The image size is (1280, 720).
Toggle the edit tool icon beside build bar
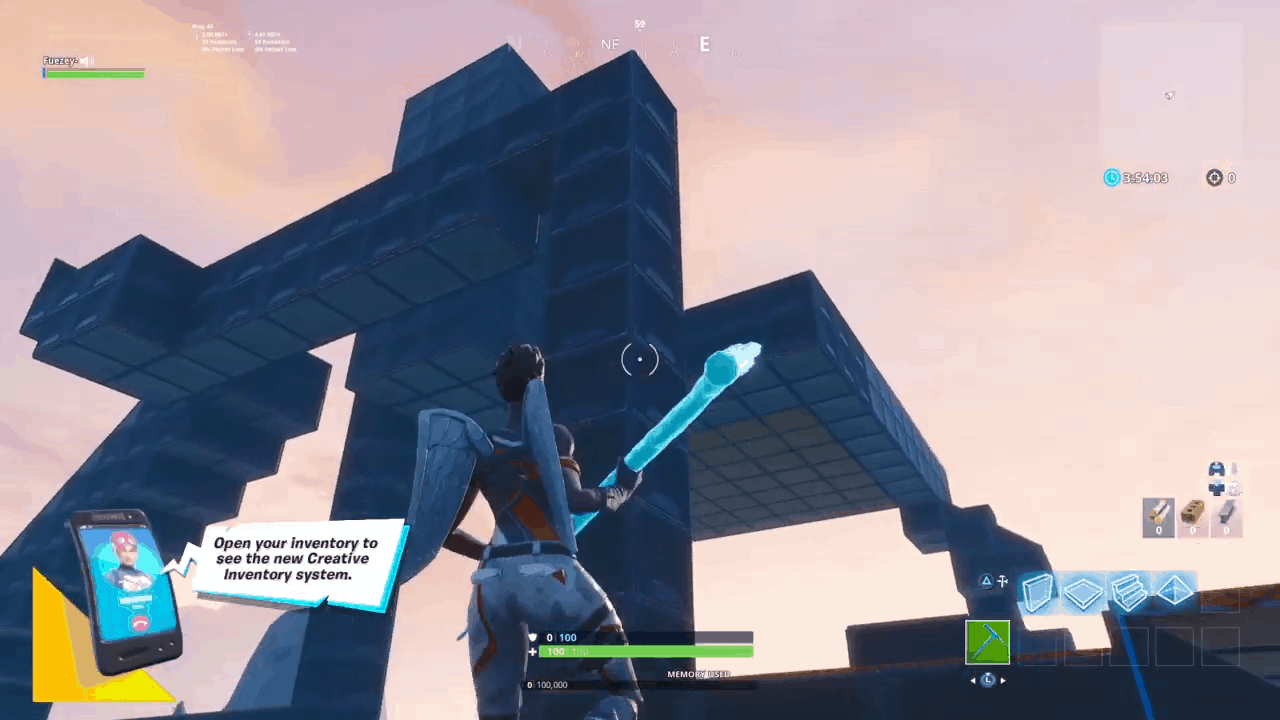coord(1002,581)
